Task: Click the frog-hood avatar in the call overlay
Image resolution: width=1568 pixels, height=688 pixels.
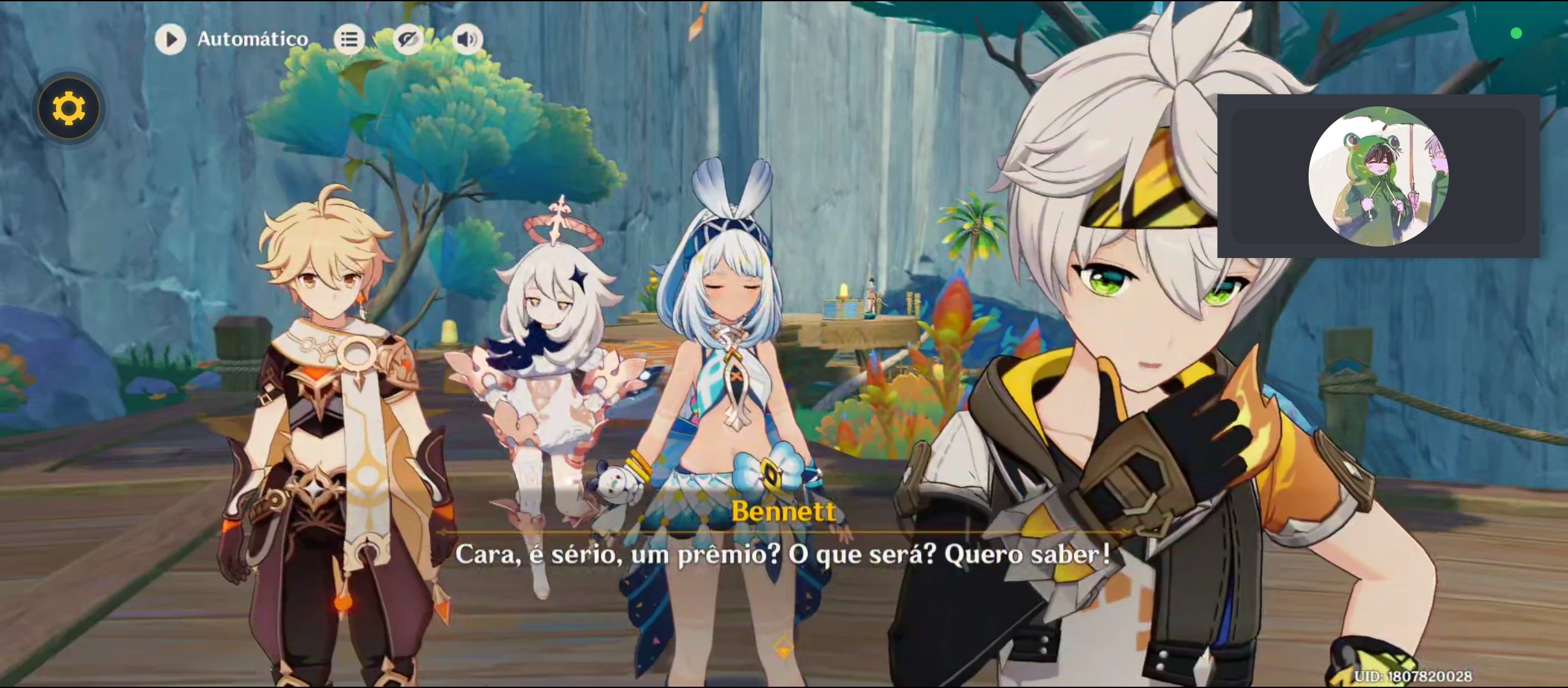Action: click(1378, 176)
